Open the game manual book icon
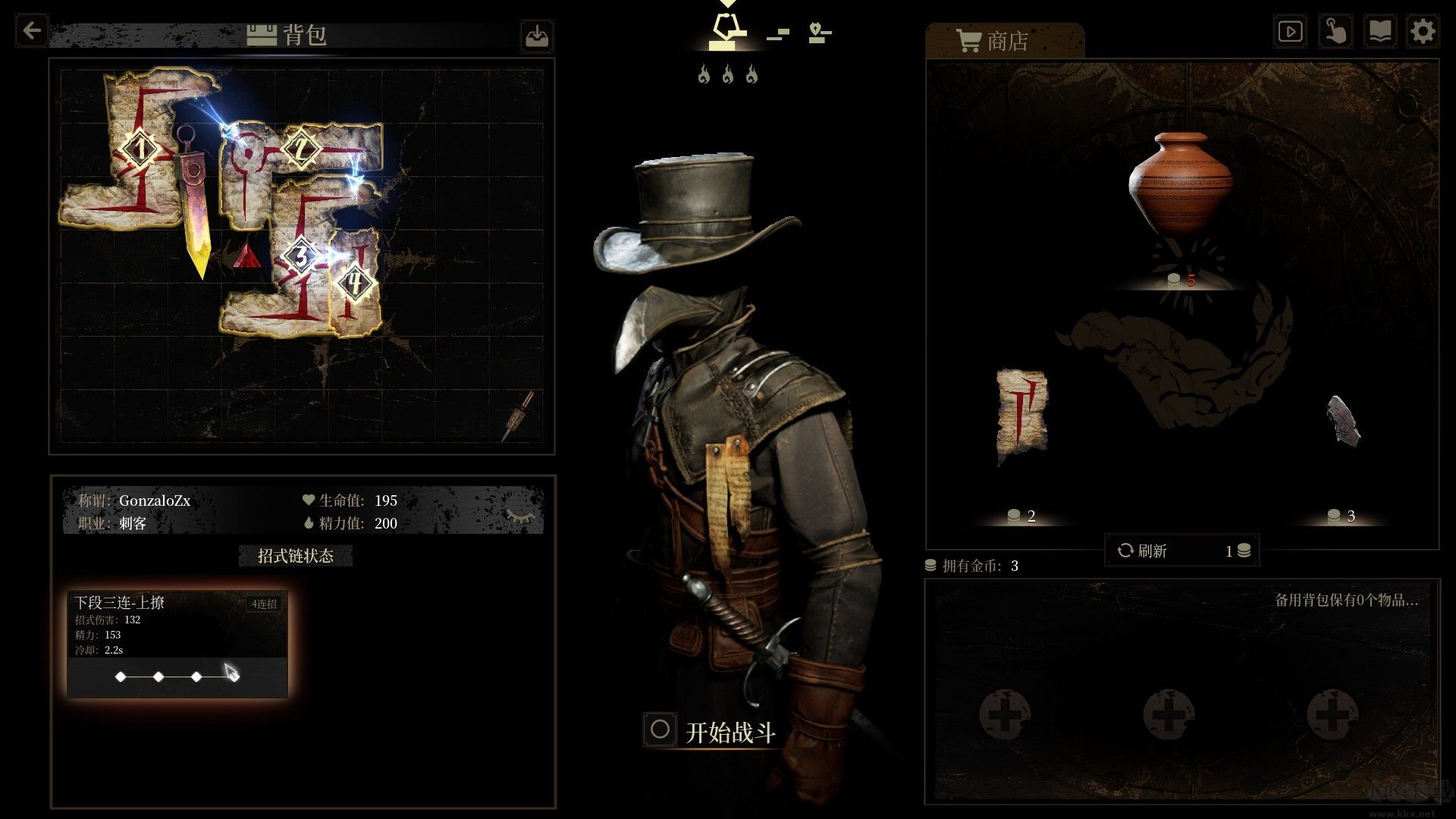Screen dimensions: 1456x819 click(1380, 31)
